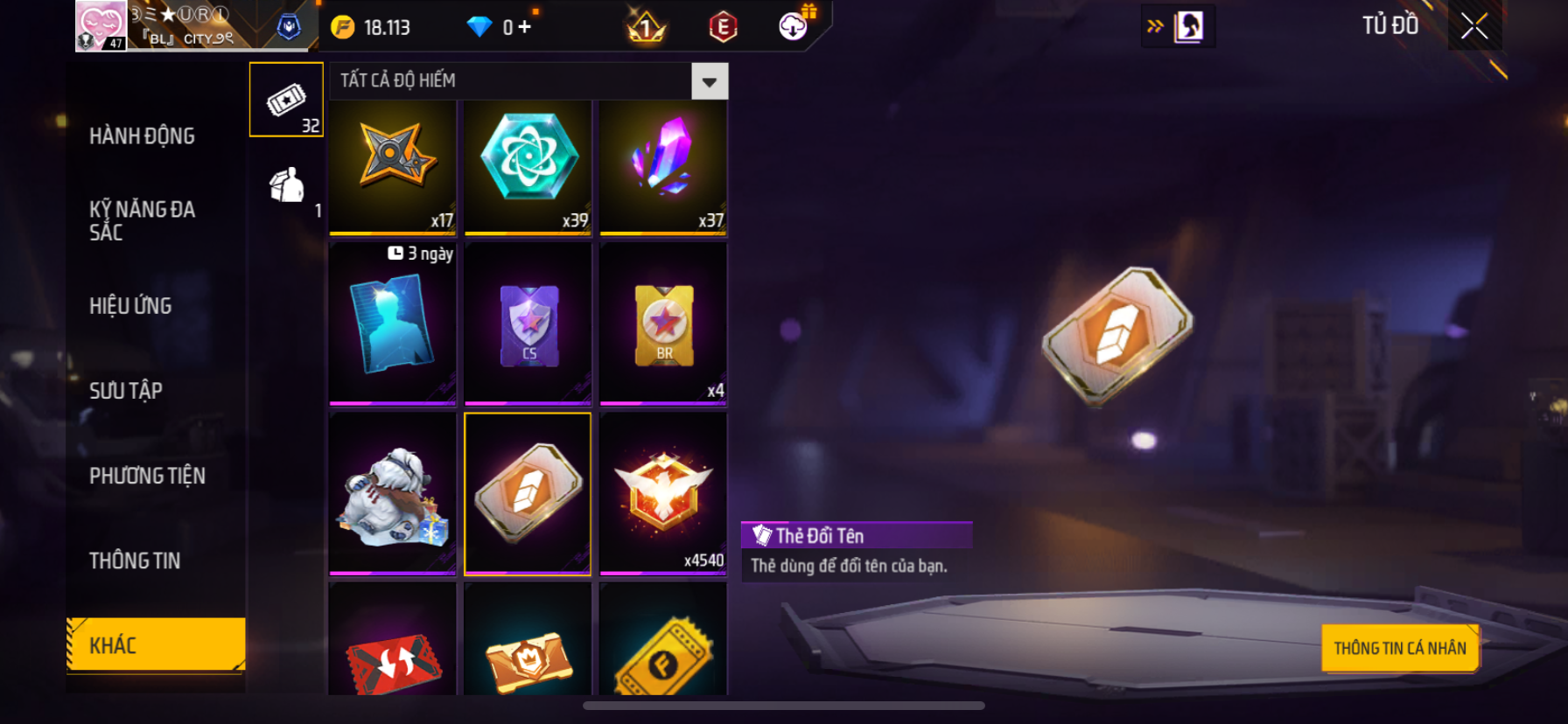Select the ticket sub-tab showing 32
The image size is (1568, 724).
point(286,100)
